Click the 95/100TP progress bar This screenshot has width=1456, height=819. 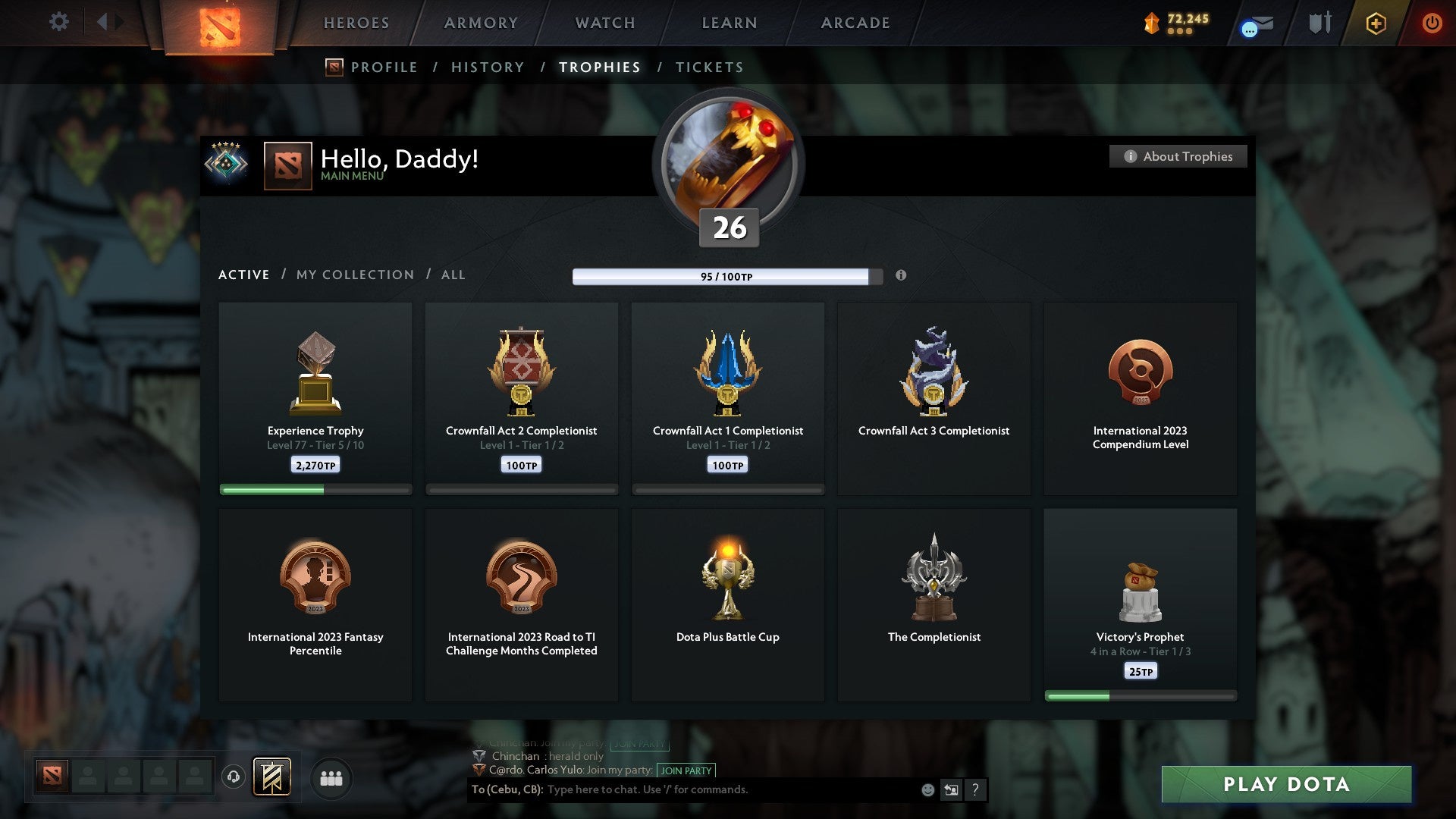click(x=723, y=277)
